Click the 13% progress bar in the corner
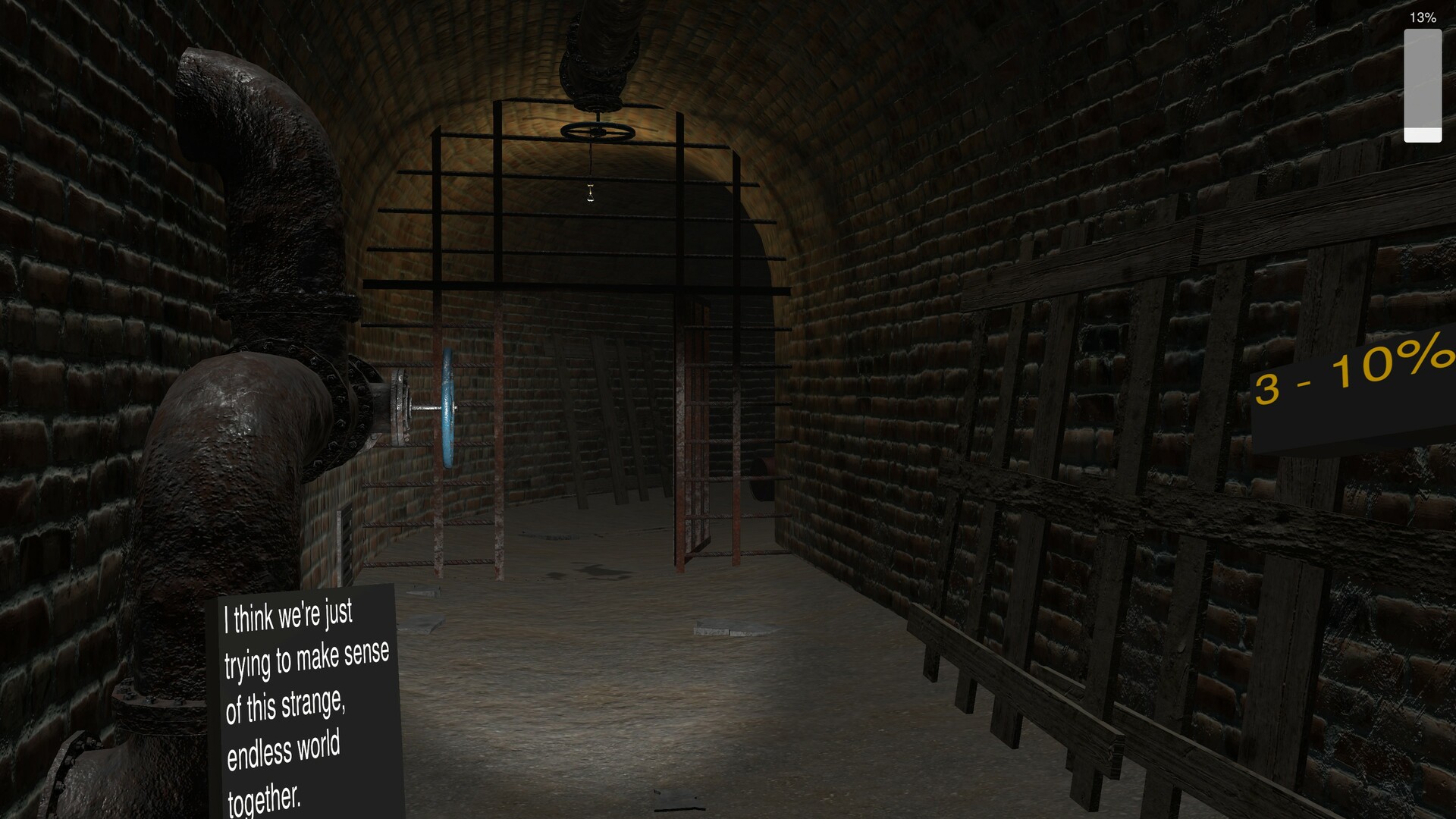Screen dimensions: 1456x819 (x=1423, y=83)
